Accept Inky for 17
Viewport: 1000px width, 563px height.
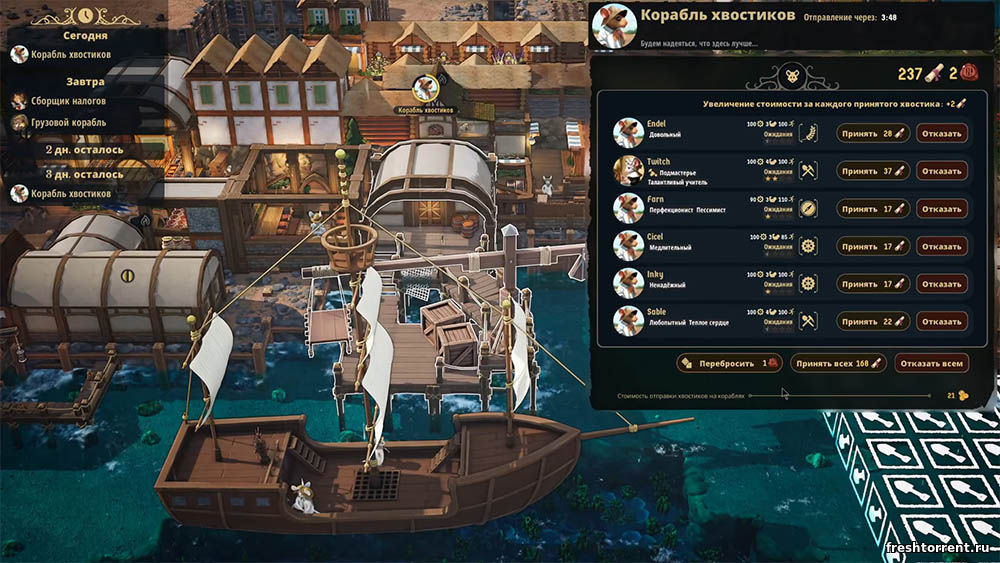tap(873, 284)
